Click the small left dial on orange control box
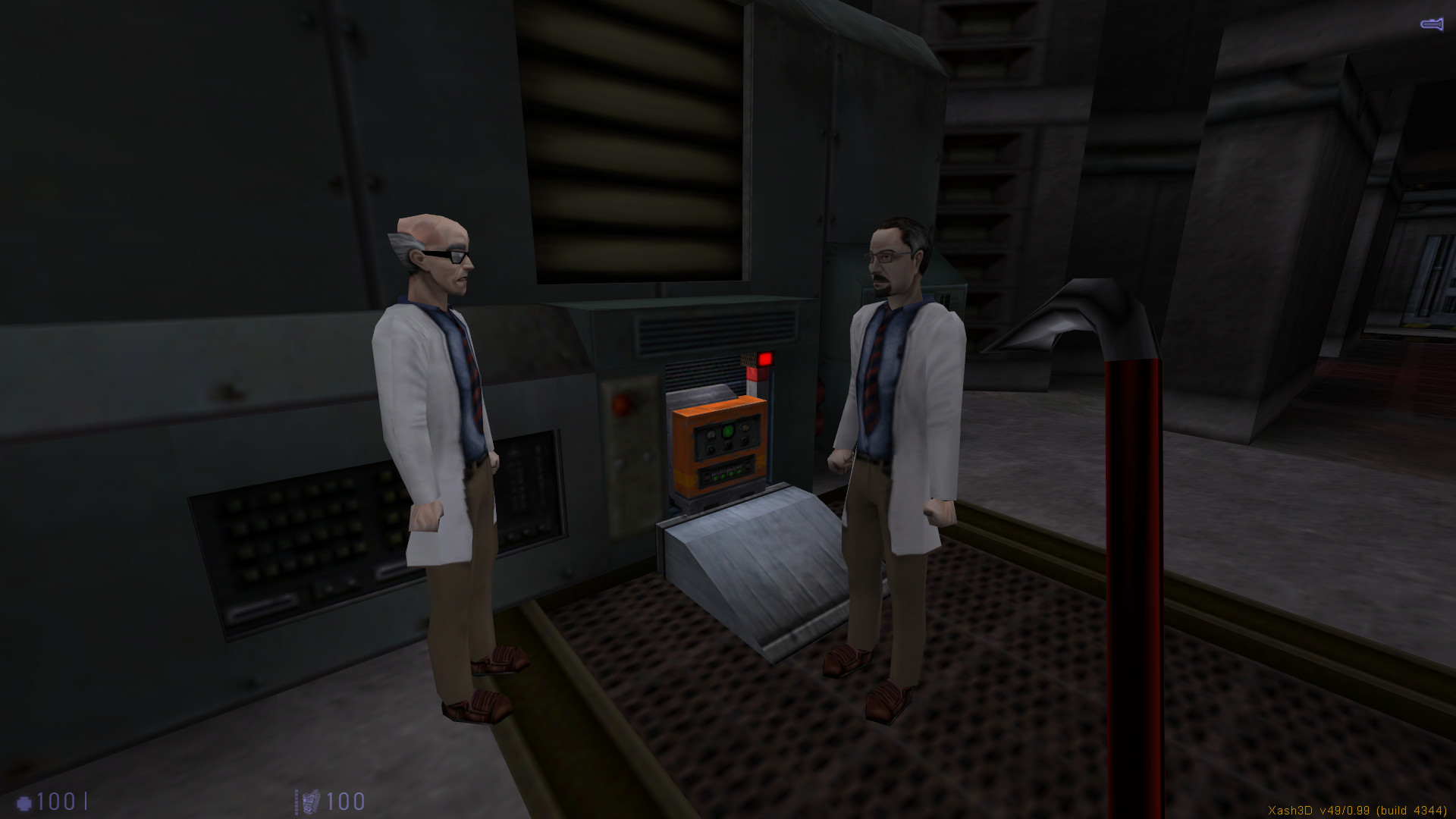This screenshot has width=1456, height=819. [x=711, y=435]
